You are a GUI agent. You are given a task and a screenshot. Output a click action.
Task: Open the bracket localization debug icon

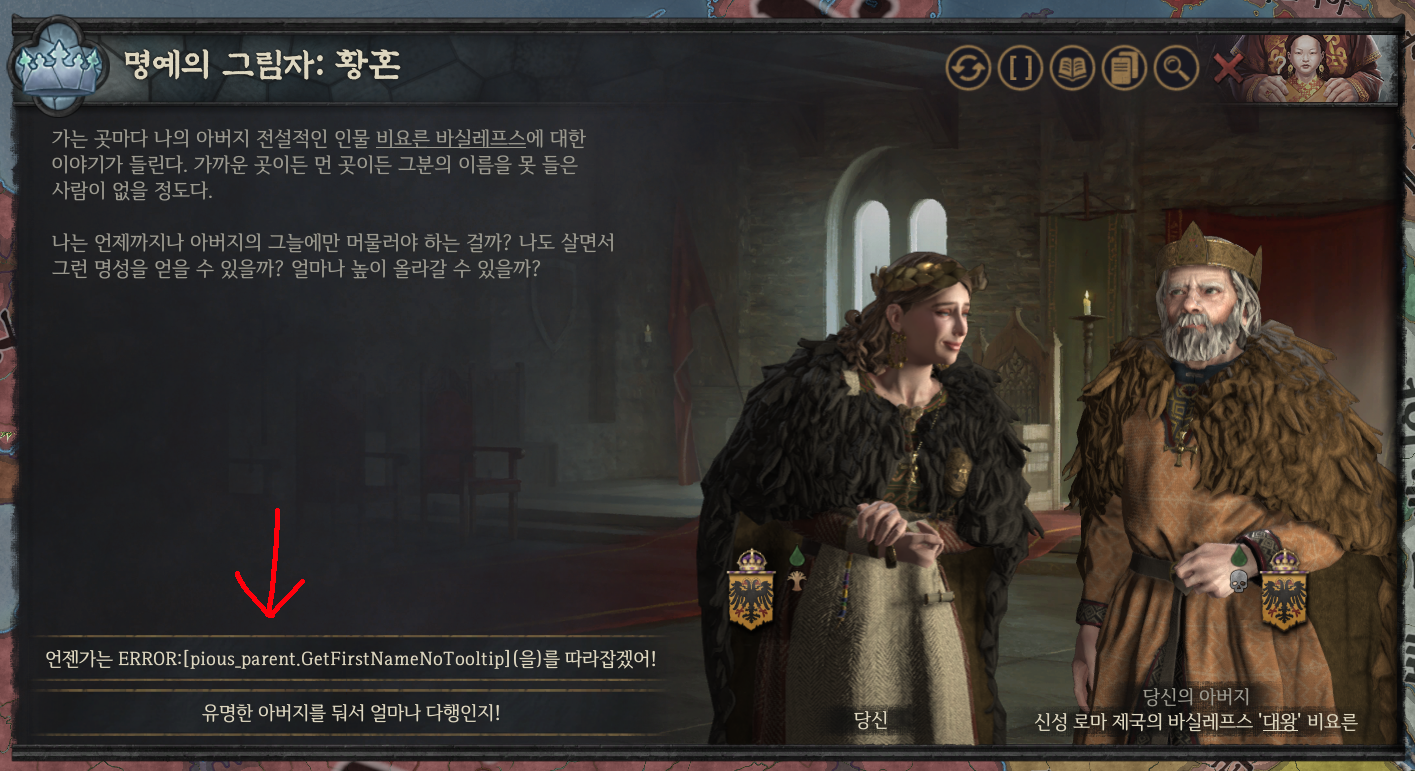click(x=1020, y=68)
